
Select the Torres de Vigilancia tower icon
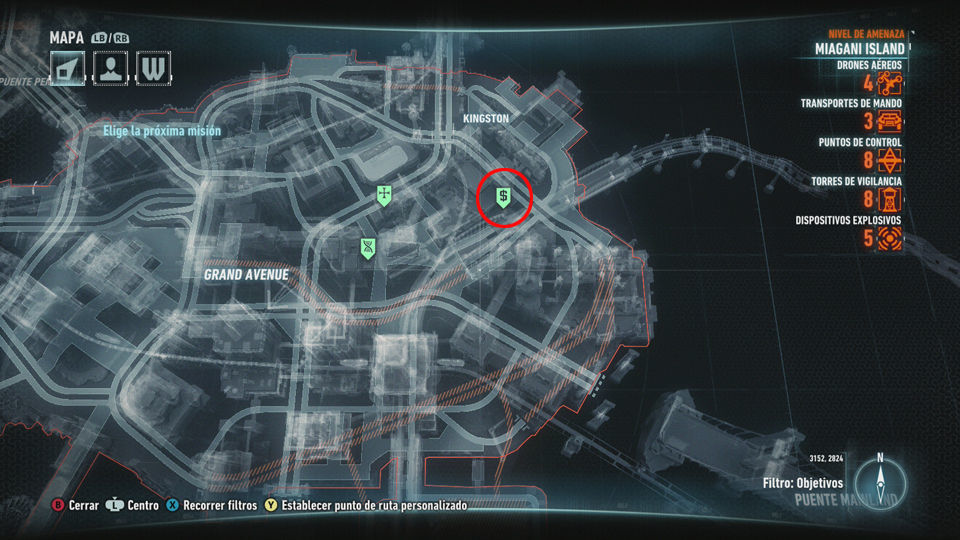pyautogui.click(x=890, y=200)
